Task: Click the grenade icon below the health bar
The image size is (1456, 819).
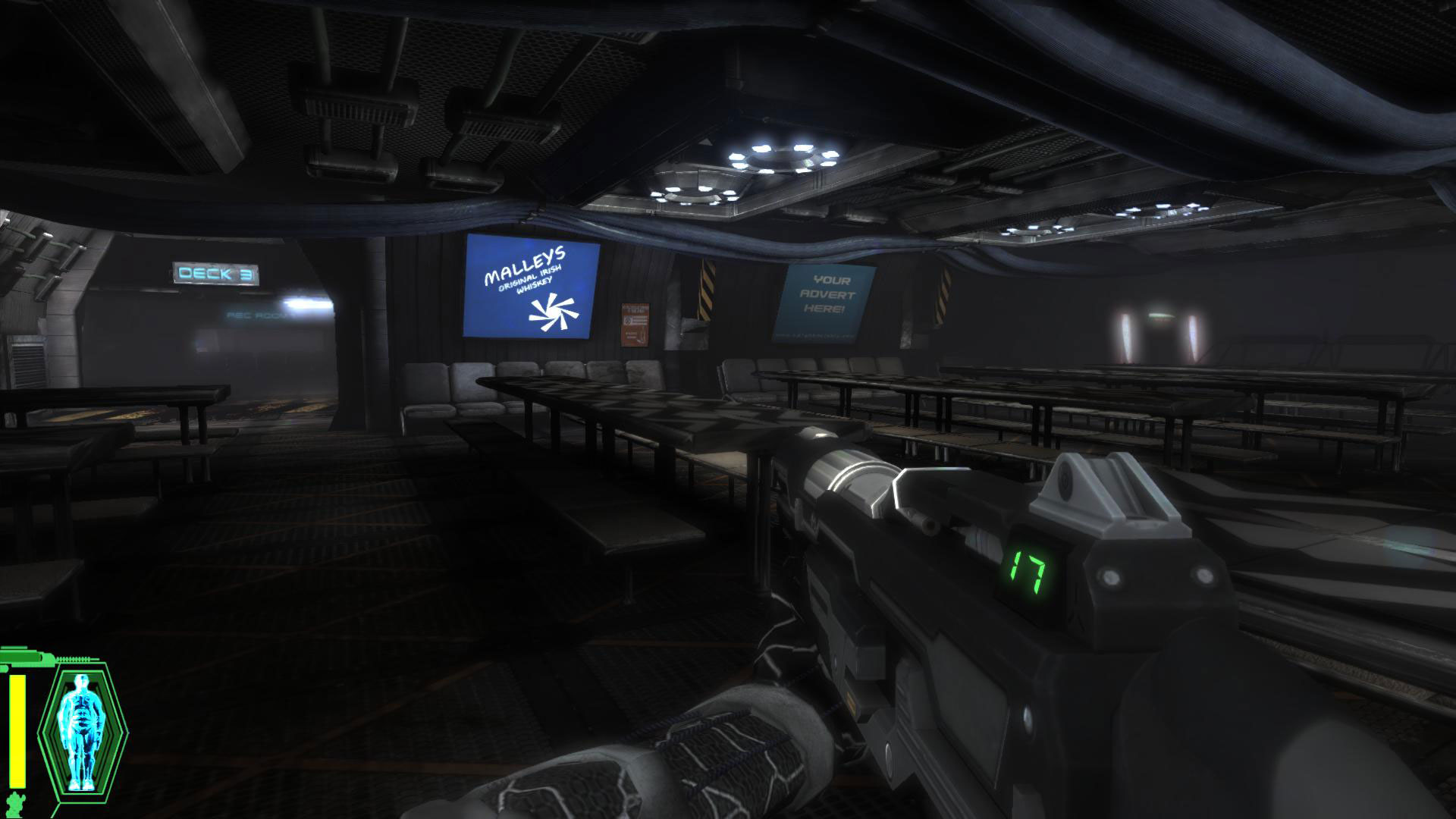Action: pos(15,804)
